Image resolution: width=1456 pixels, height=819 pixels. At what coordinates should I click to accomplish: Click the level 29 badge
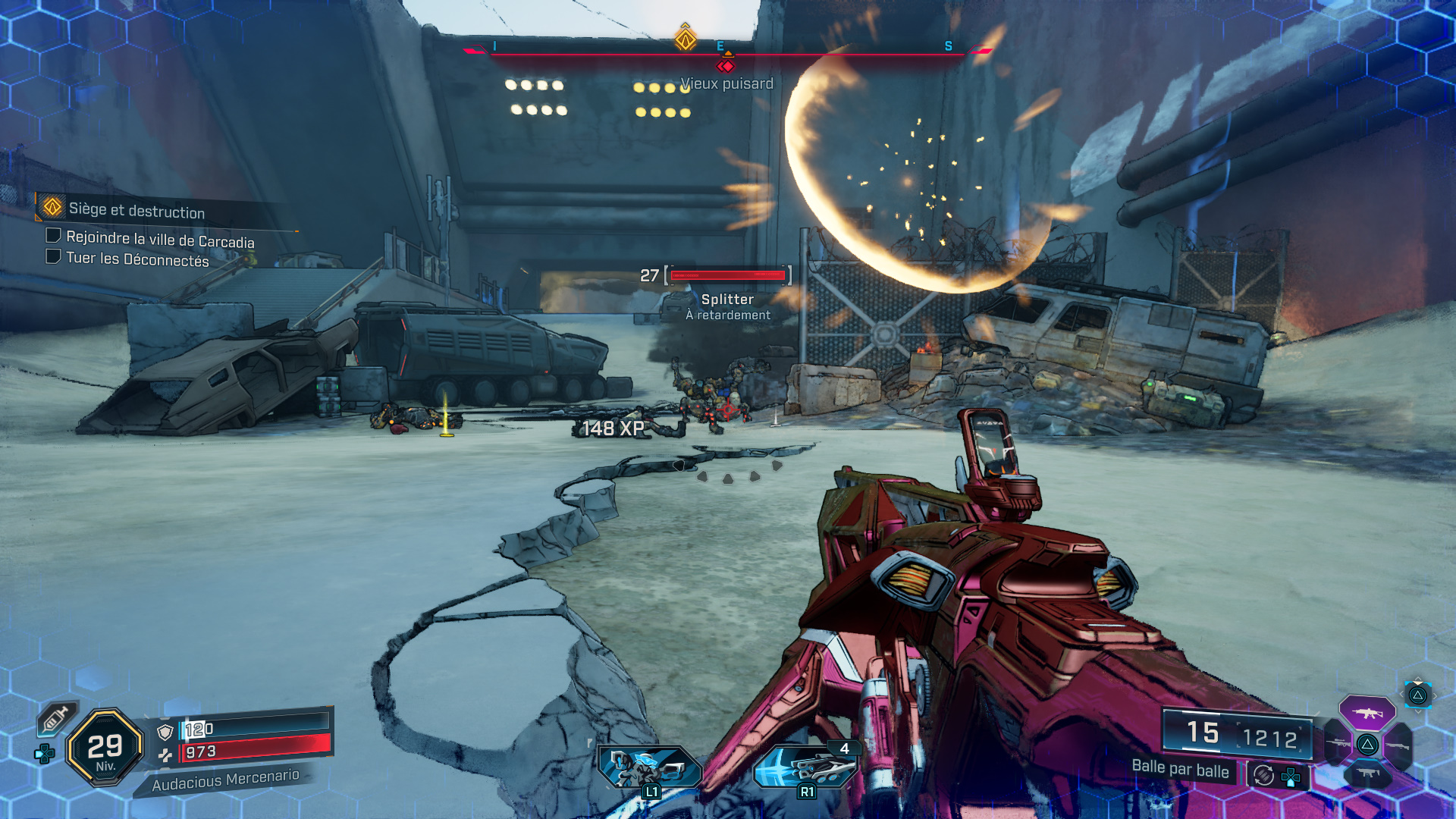105,745
